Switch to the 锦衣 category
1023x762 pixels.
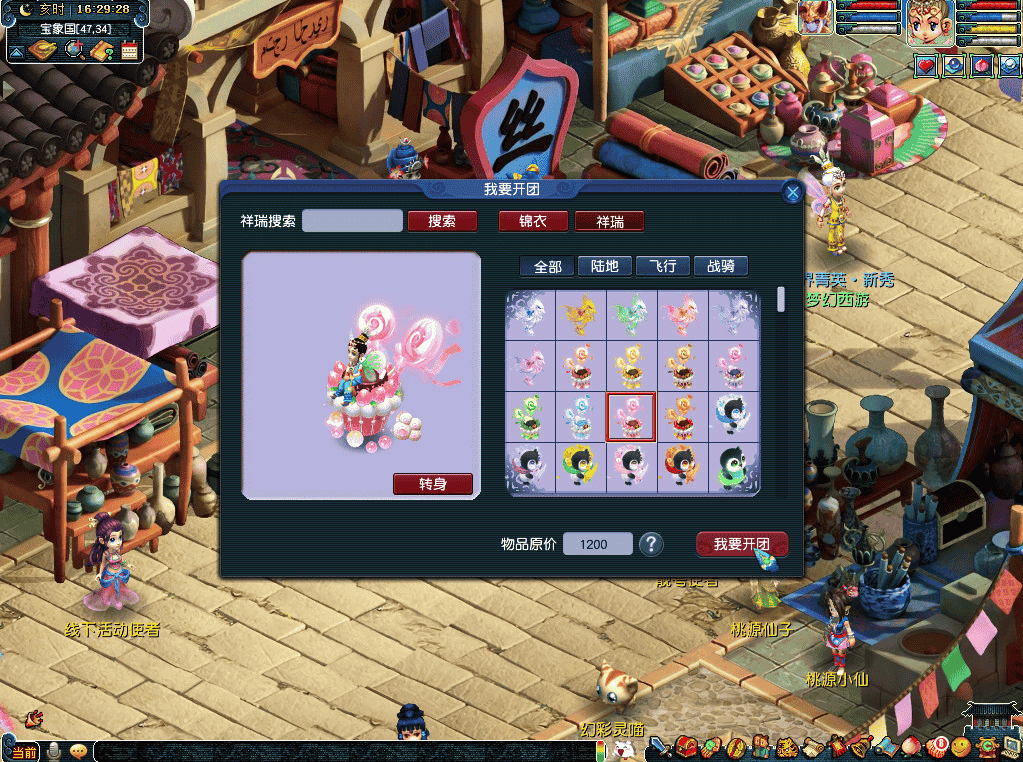tap(533, 221)
